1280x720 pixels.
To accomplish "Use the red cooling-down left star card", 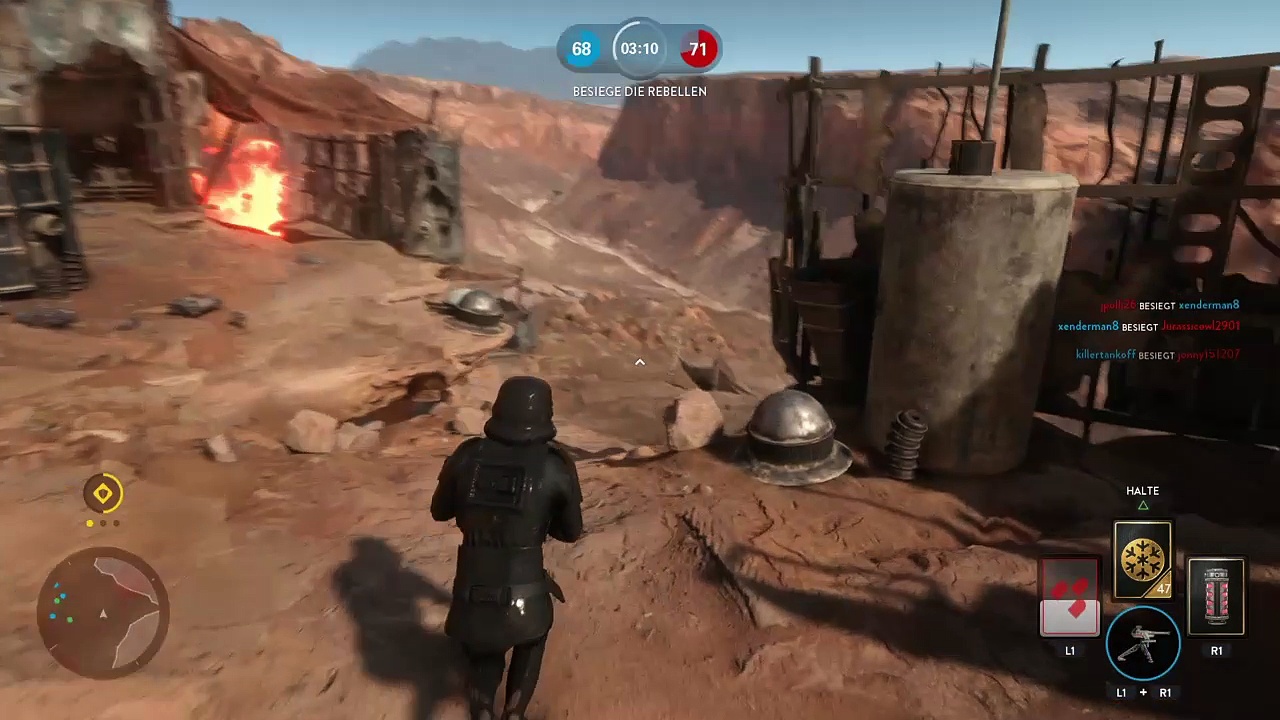I will [x=1070, y=597].
